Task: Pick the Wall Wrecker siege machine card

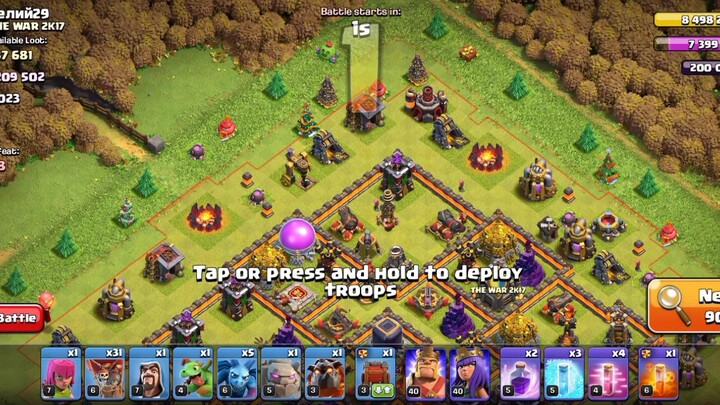Action: (375, 374)
